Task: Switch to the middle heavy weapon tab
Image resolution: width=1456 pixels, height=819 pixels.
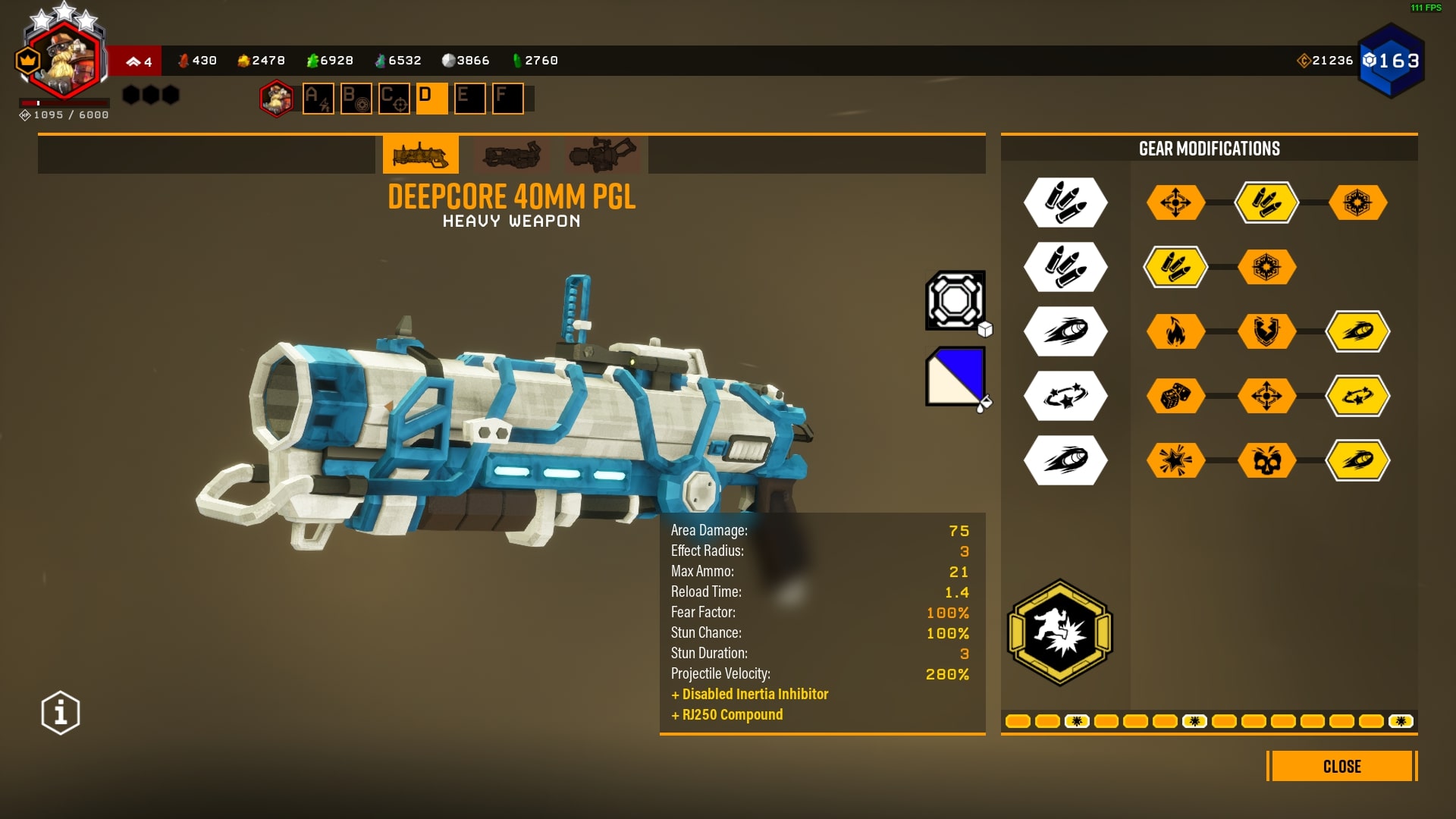Action: (x=512, y=155)
